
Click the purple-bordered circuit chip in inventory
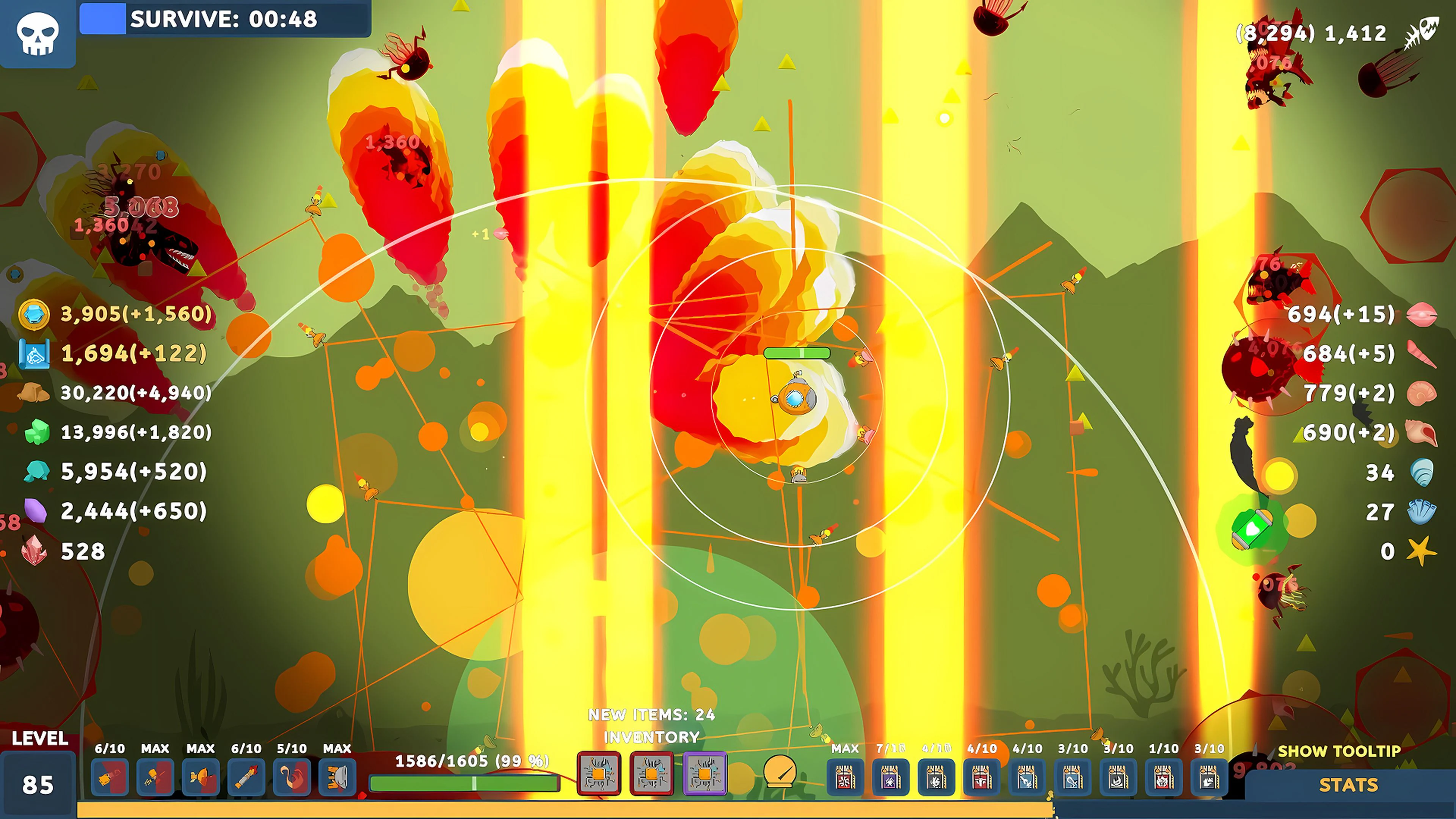point(705,775)
